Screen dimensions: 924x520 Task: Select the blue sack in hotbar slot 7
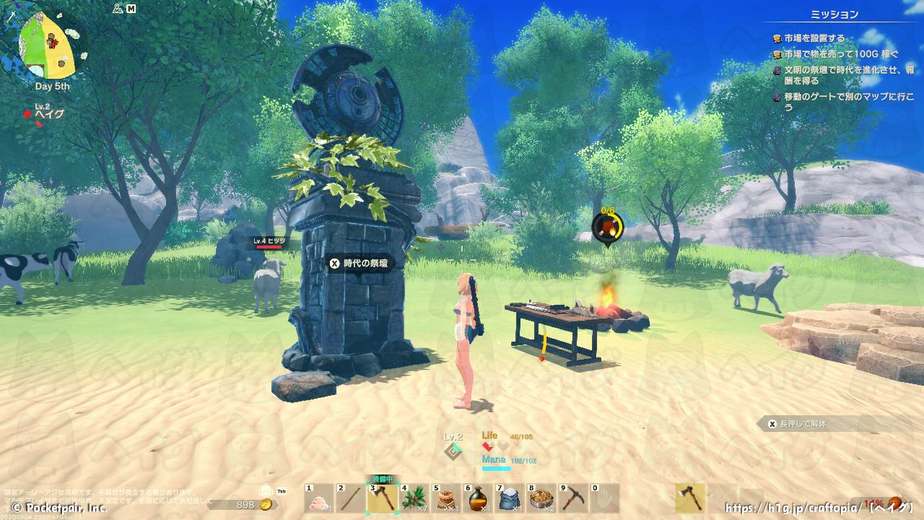click(x=509, y=498)
